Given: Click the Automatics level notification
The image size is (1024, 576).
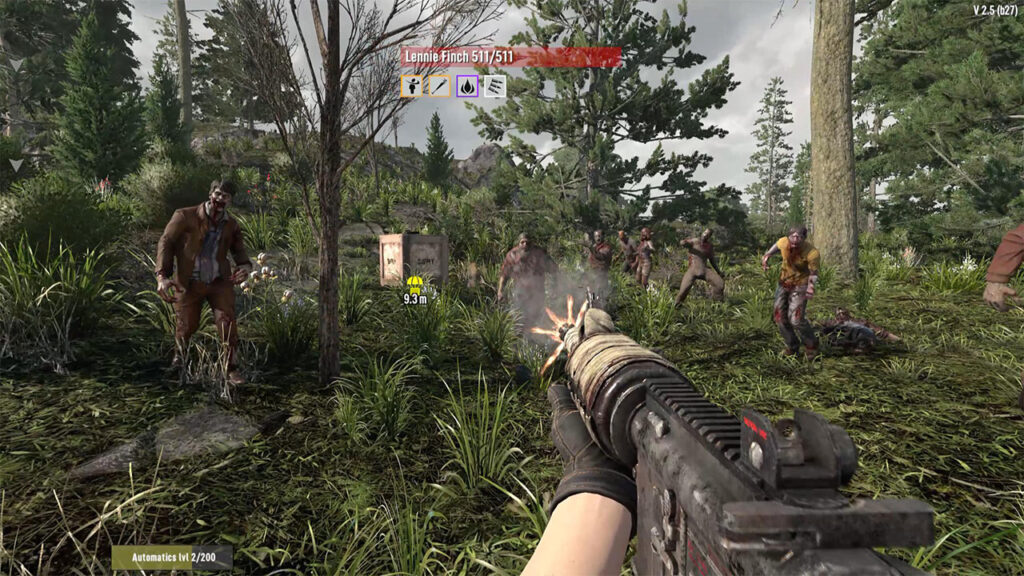Looking at the screenshot, I should pyautogui.click(x=172, y=557).
